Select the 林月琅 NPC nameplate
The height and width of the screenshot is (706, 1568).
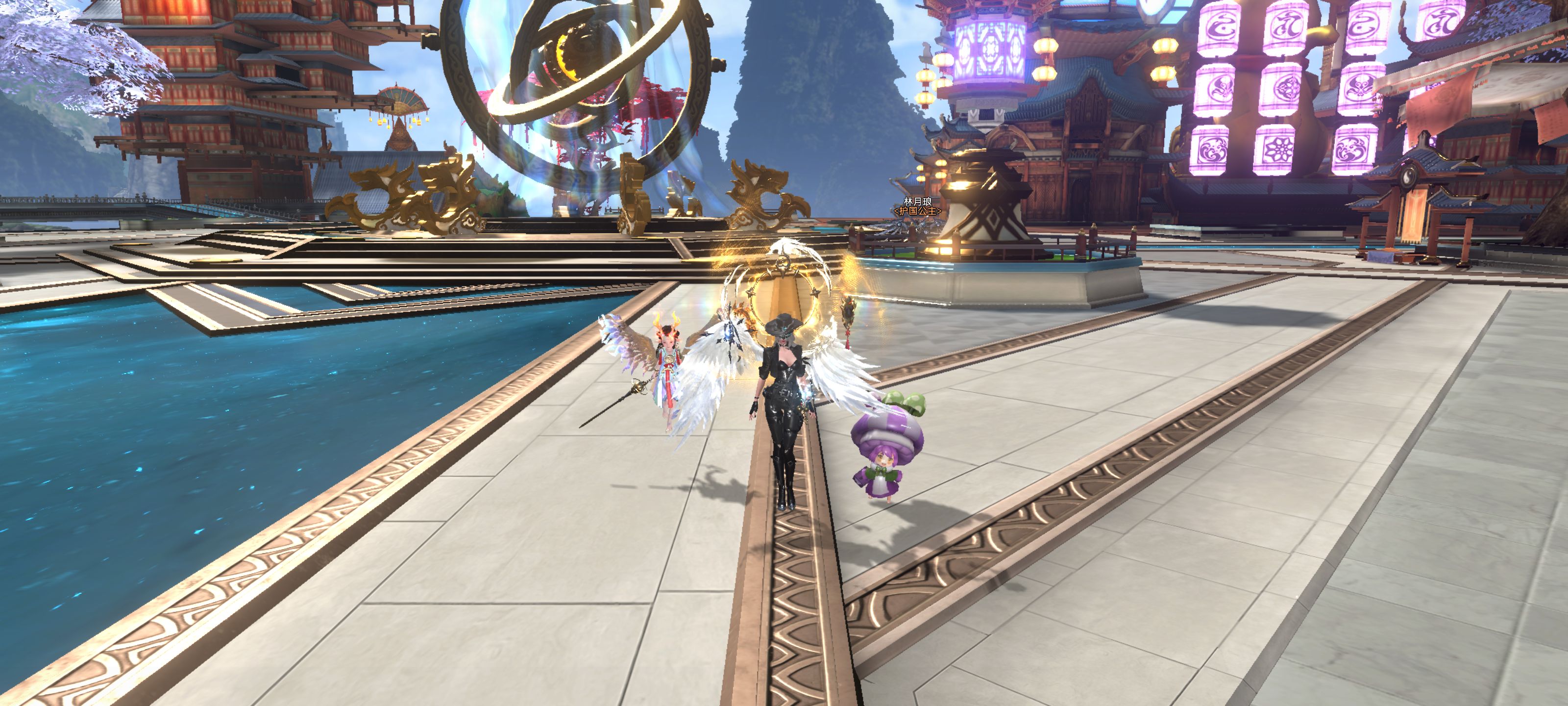pos(917,202)
